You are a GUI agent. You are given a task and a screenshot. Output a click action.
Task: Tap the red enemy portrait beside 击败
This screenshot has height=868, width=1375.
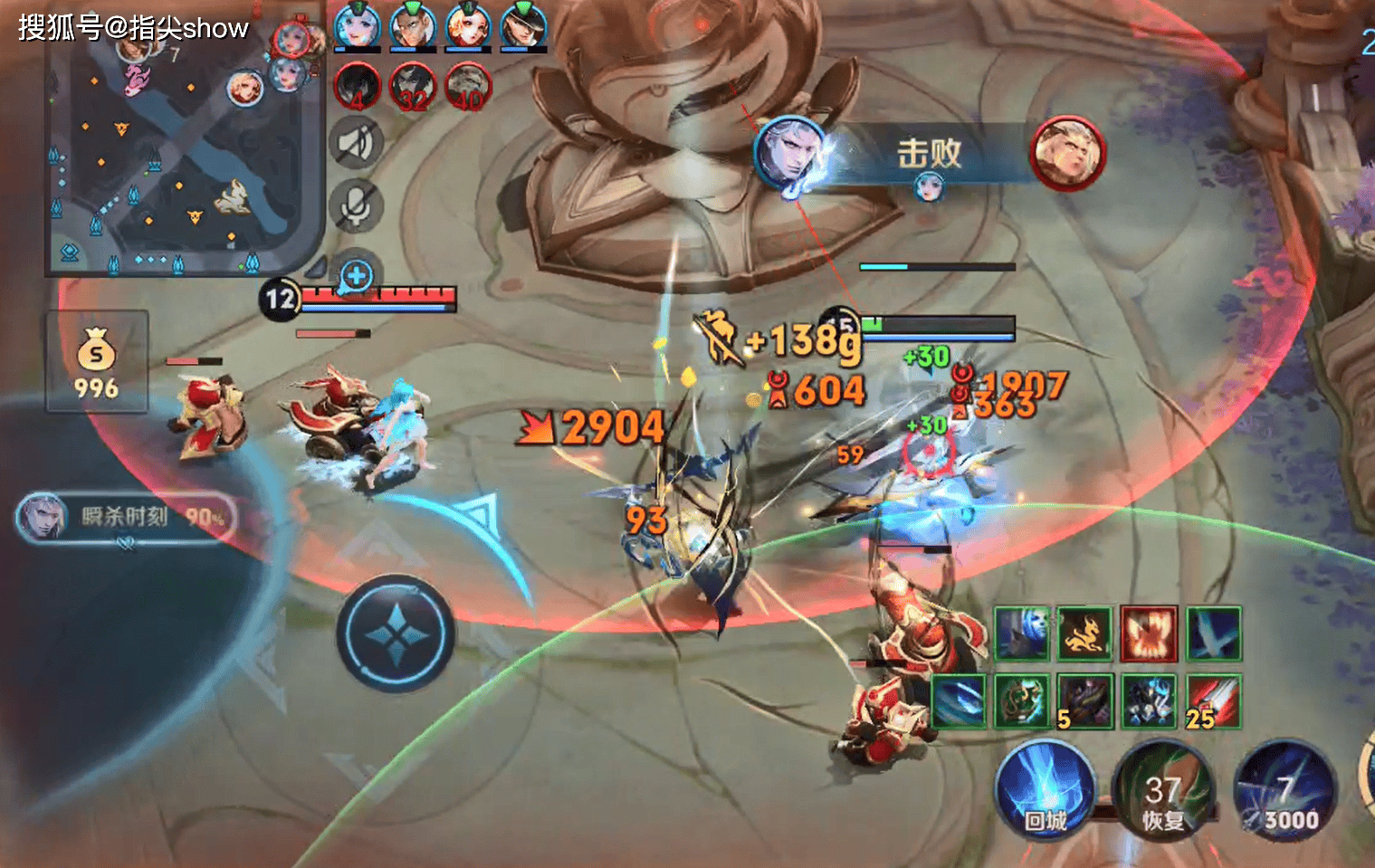(x=1068, y=153)
